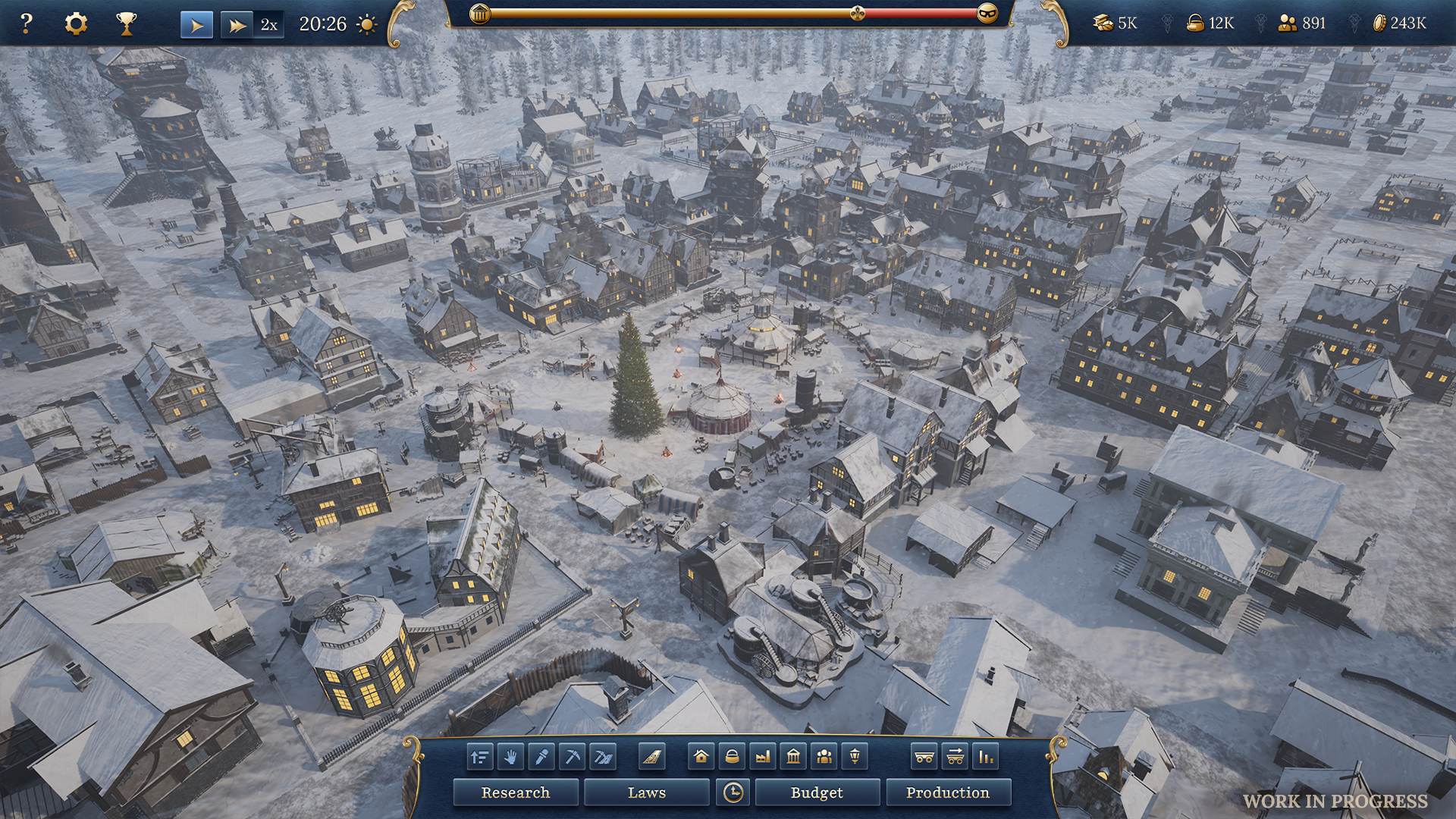Viewport: 1456px width, 819px height.
Task: Open the Laws panel
Action: 646,792
